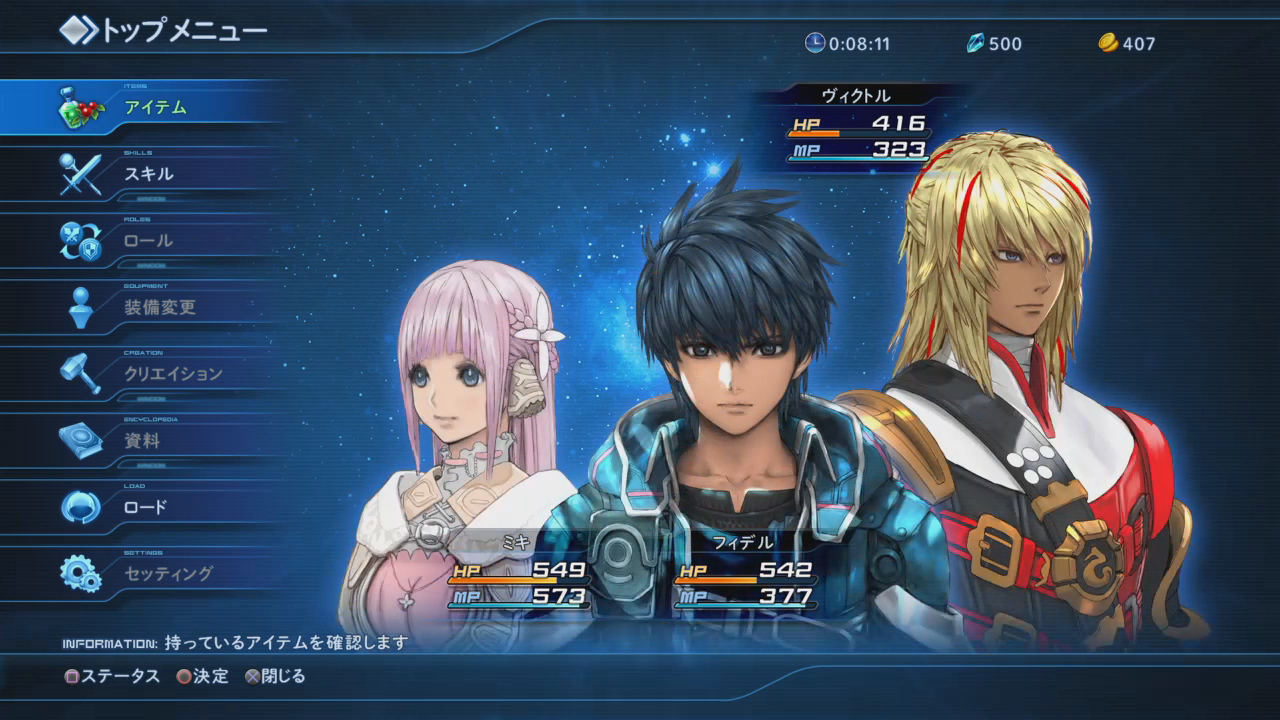1280x720 pixels.
Task: Click the ヴィクトル character nameplate
Action: point(855,94)
